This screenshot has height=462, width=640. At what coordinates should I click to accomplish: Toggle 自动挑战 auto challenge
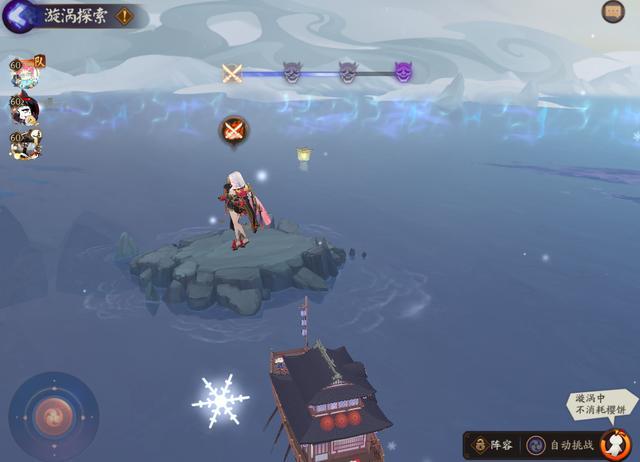pyautogui.click(x=560, y=444)
